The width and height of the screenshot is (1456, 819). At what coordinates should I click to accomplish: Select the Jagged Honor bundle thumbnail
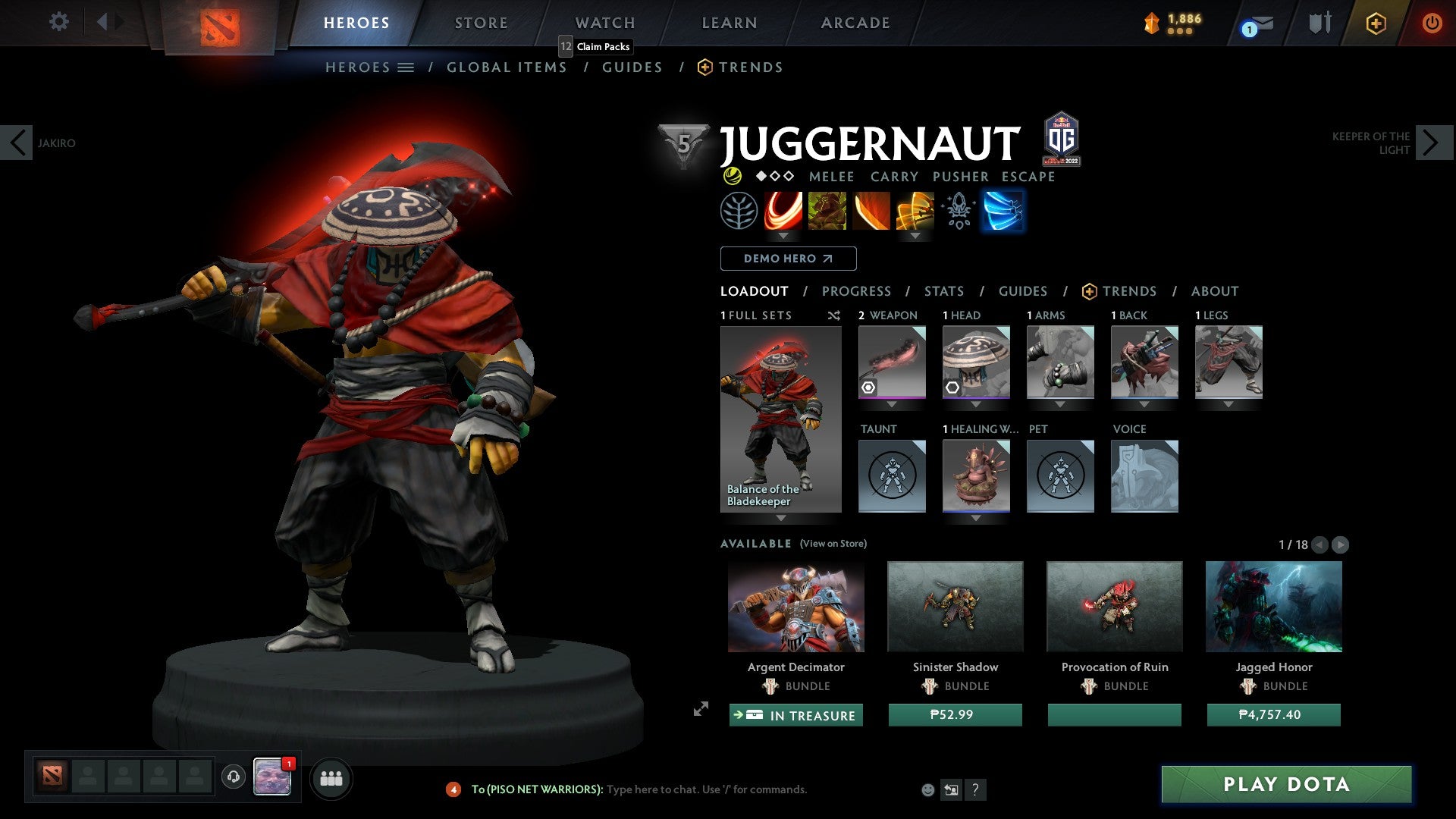click(x=1273, y=607)
